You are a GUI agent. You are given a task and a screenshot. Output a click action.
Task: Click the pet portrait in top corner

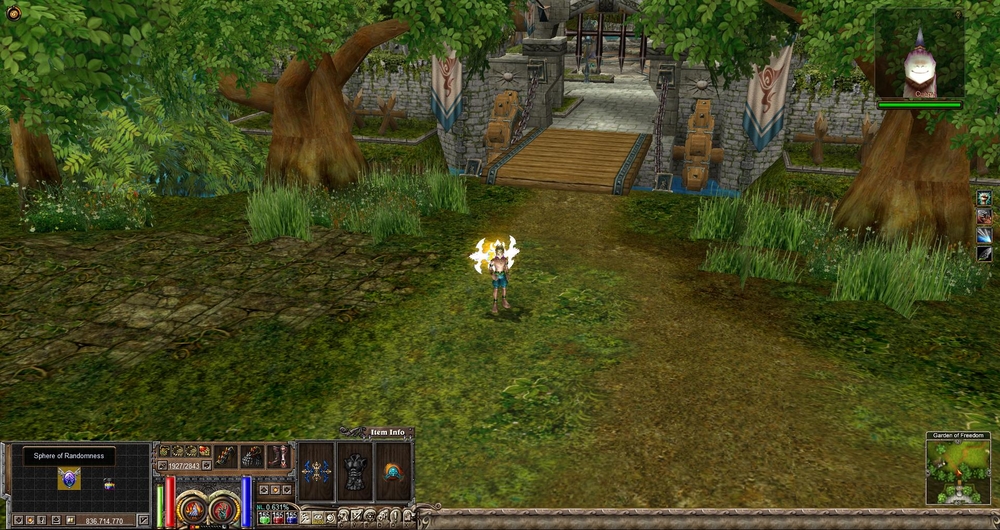pyautogui.click(x=919, y=54)
